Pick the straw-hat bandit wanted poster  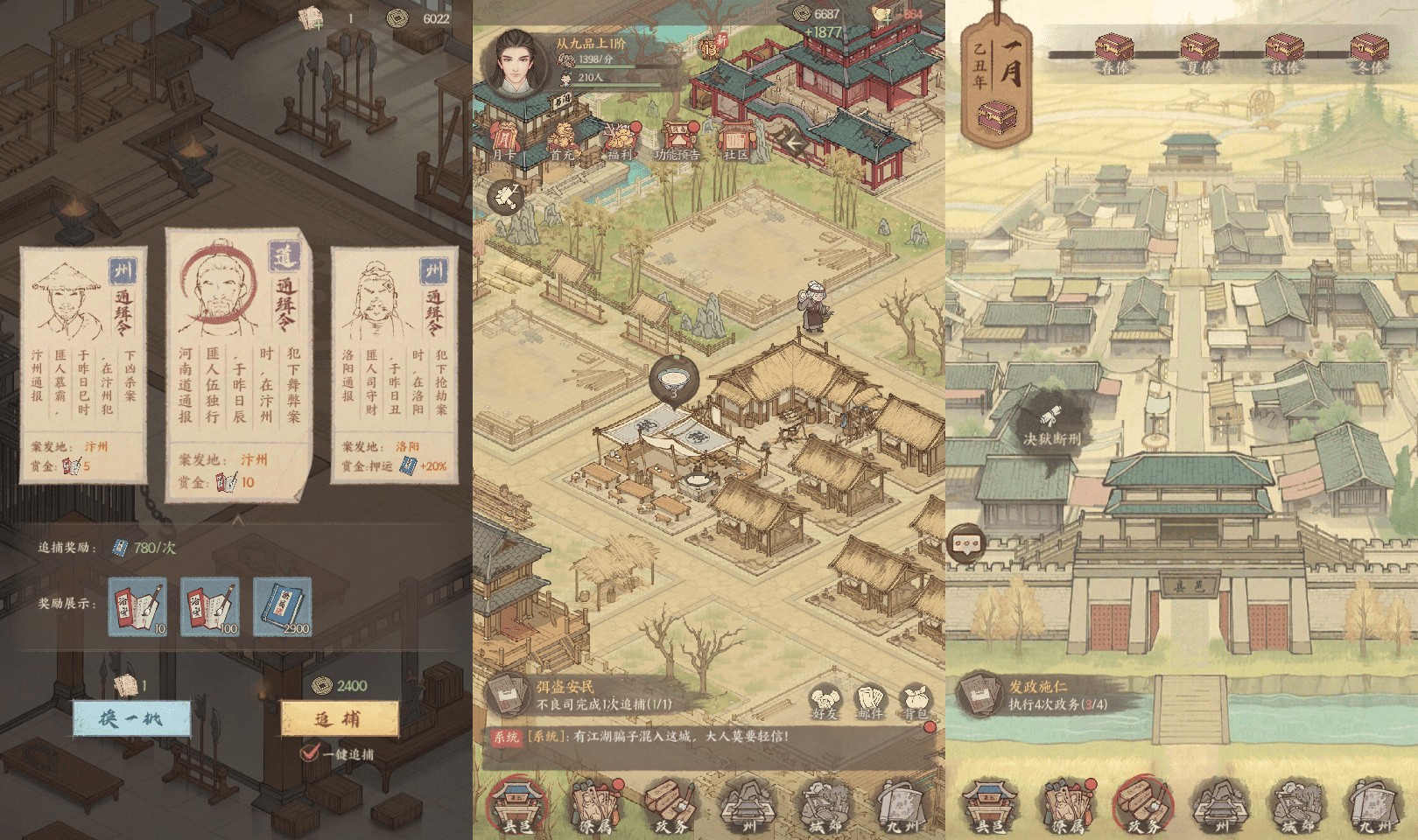[x=83, y=365]
